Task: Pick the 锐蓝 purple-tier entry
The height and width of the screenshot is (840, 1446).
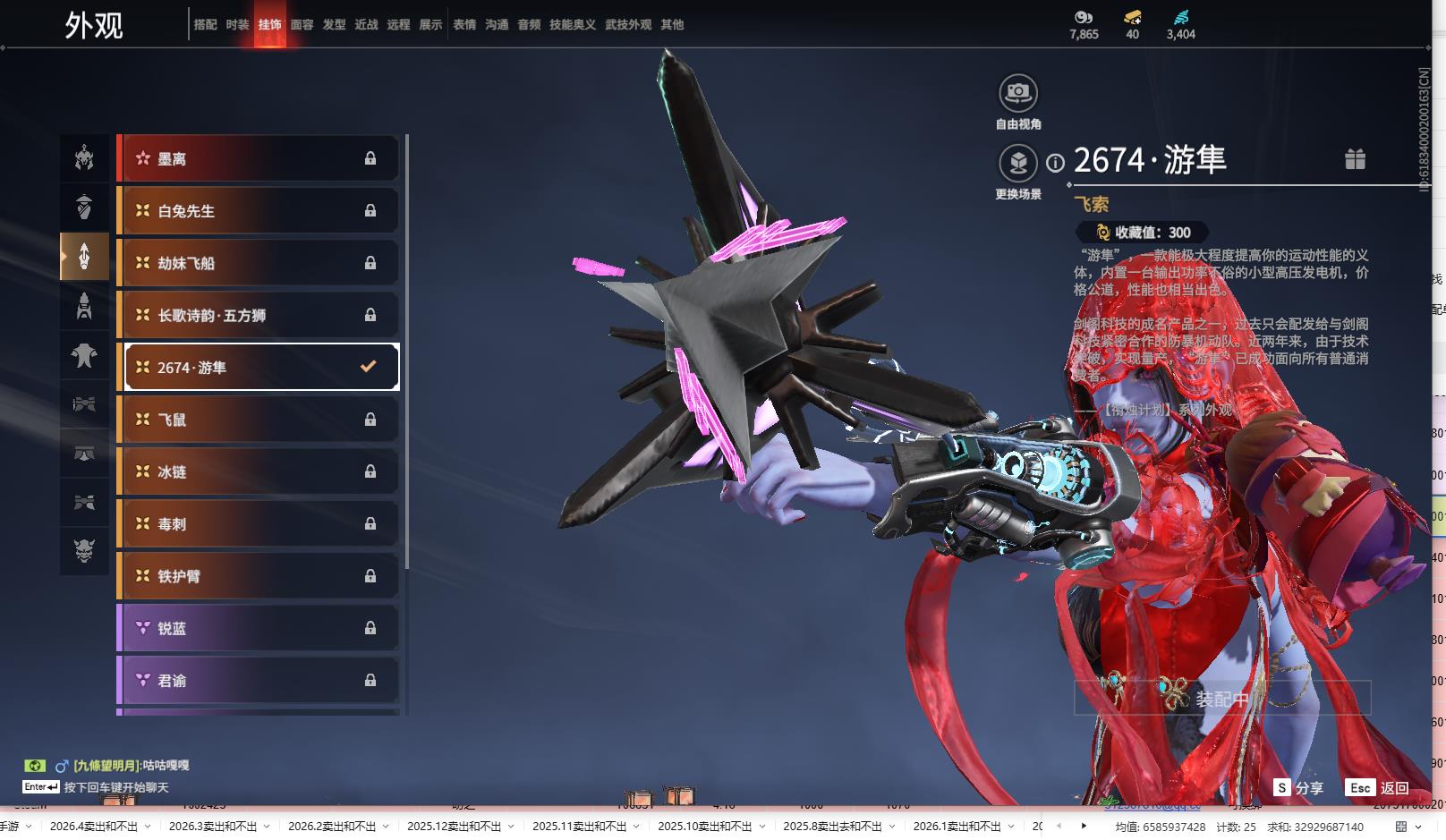Action: pos(259,628)
